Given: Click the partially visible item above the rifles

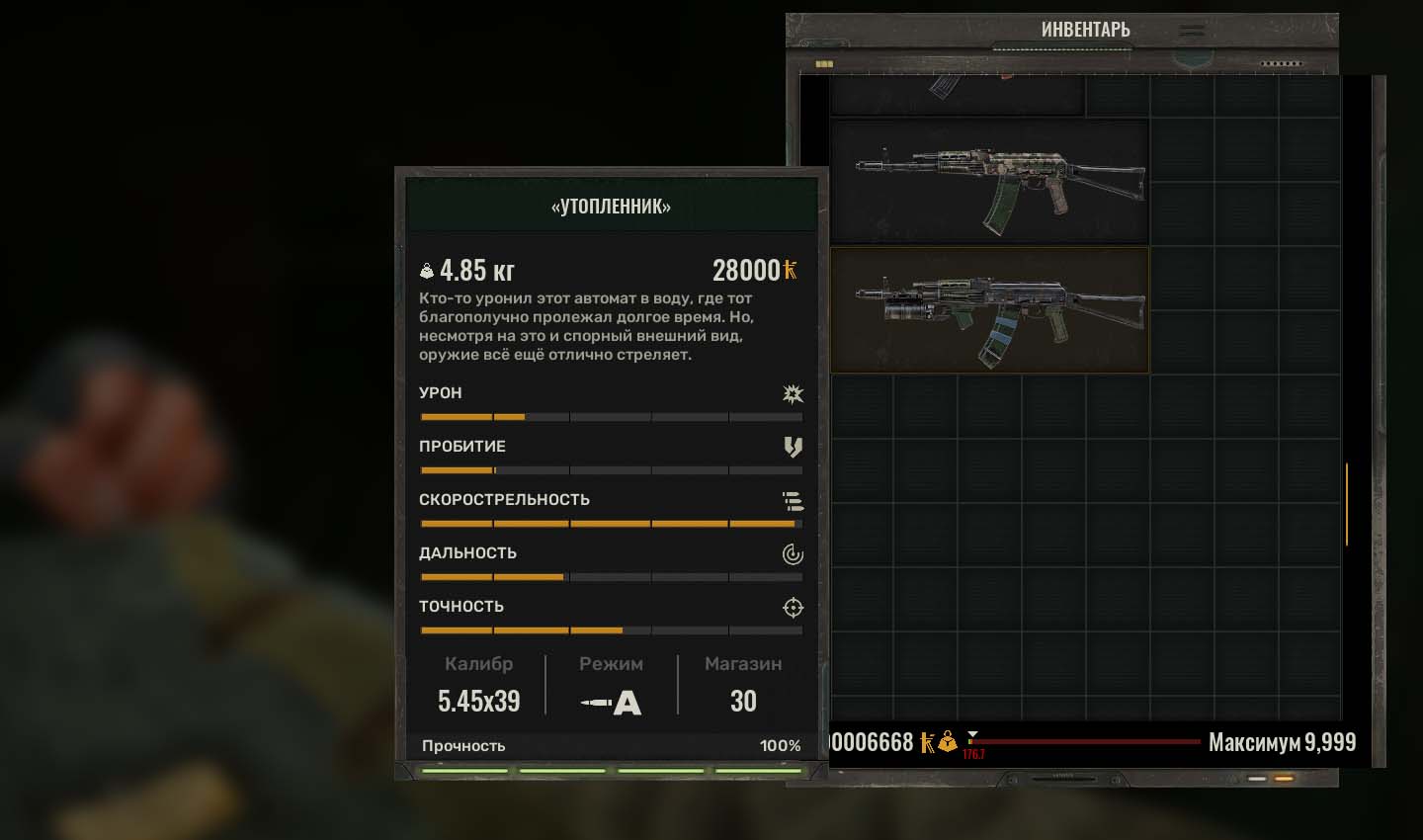Looking at the screenshot, I should click(957, 96).
